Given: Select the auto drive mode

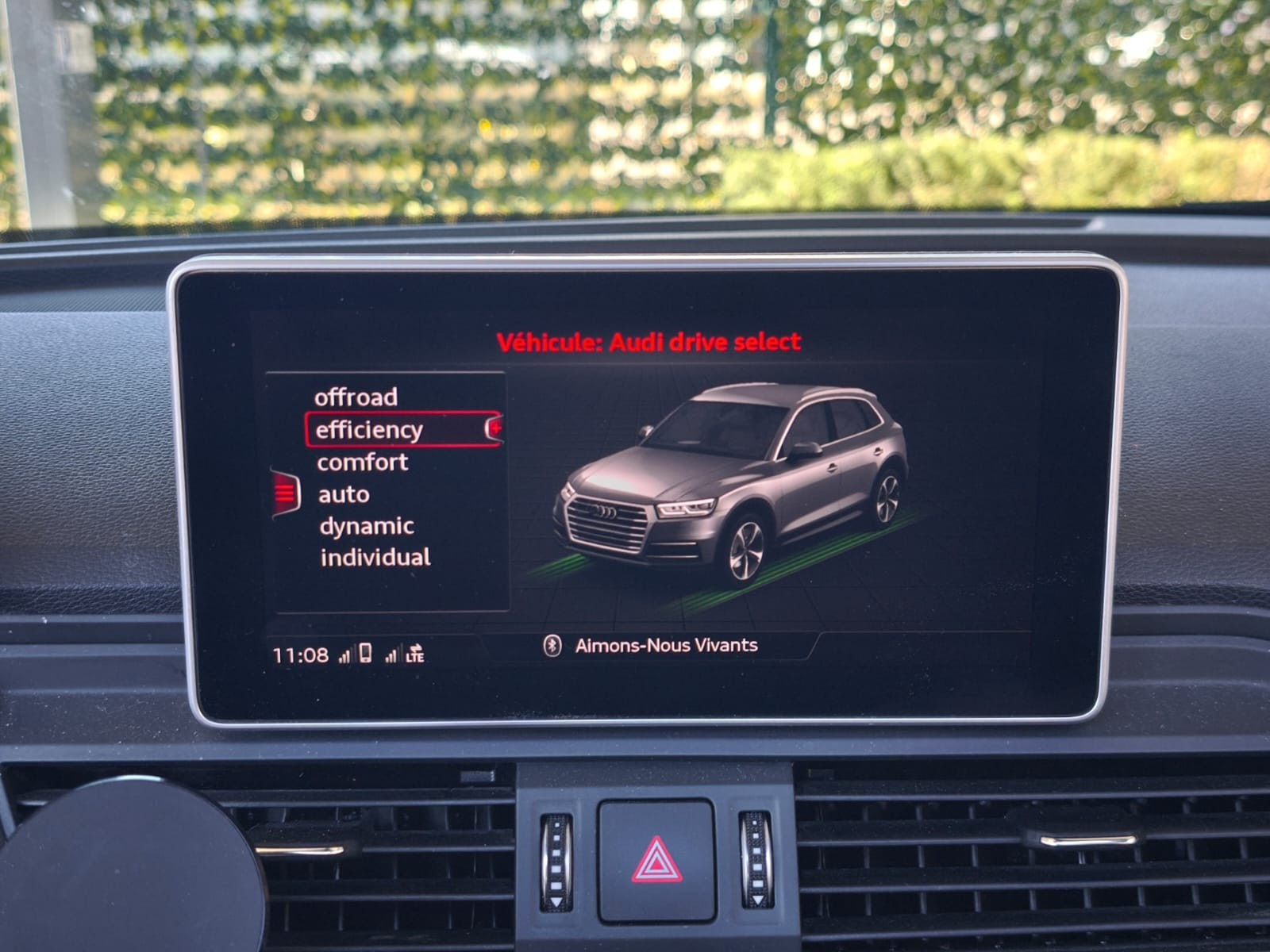Looking at the screenshot, I should point(344,494).
